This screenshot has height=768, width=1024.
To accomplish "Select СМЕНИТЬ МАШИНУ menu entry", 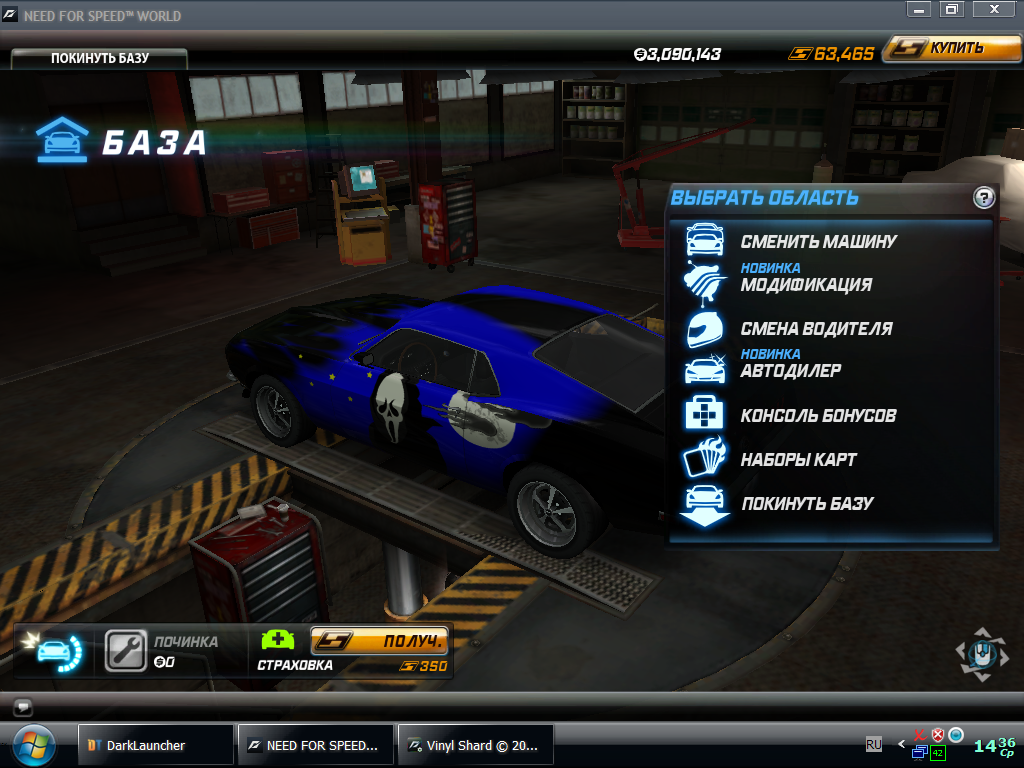I will (818, 241).
